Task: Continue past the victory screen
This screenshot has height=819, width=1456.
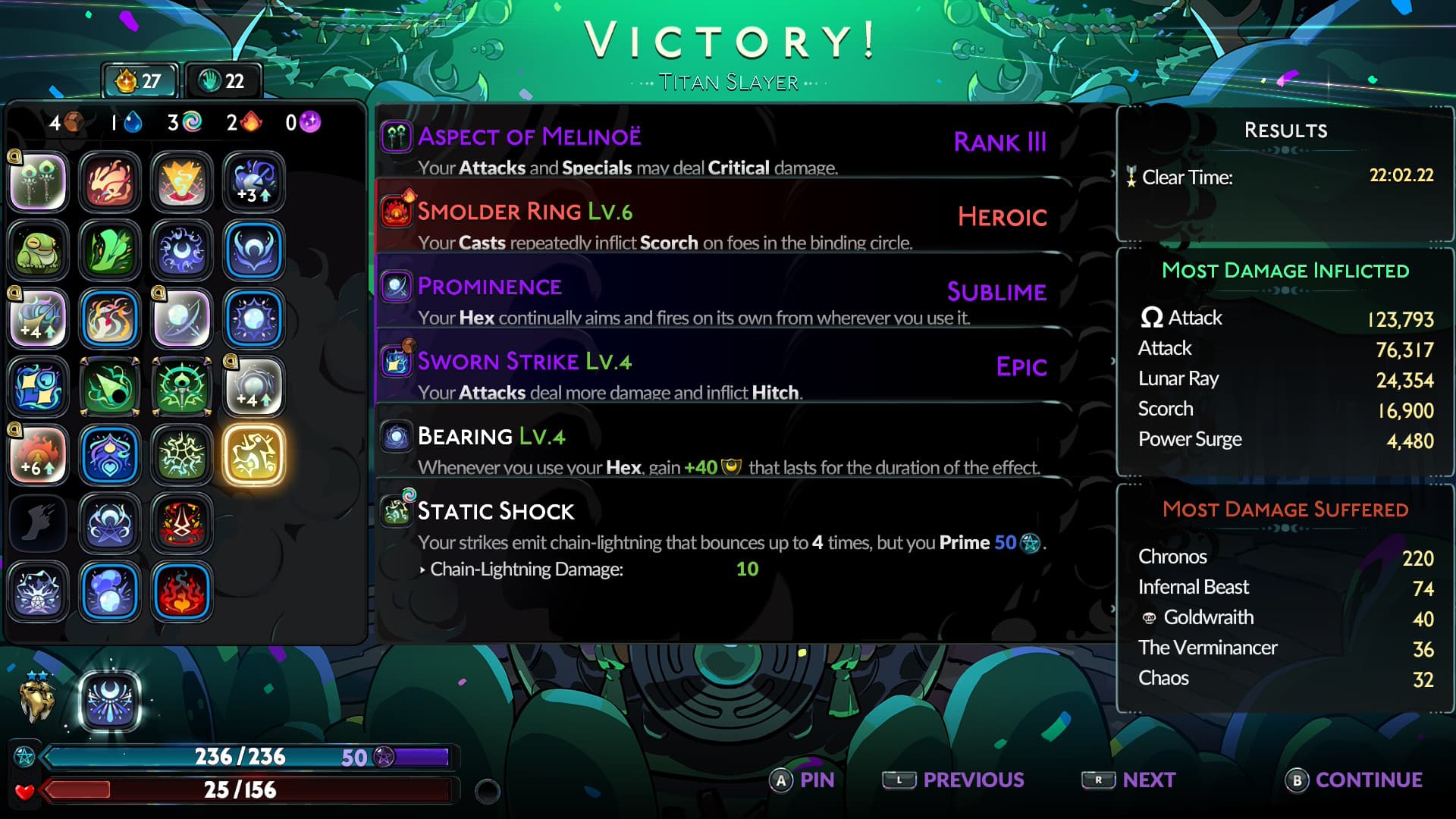Action: [x=1354, y=780]
